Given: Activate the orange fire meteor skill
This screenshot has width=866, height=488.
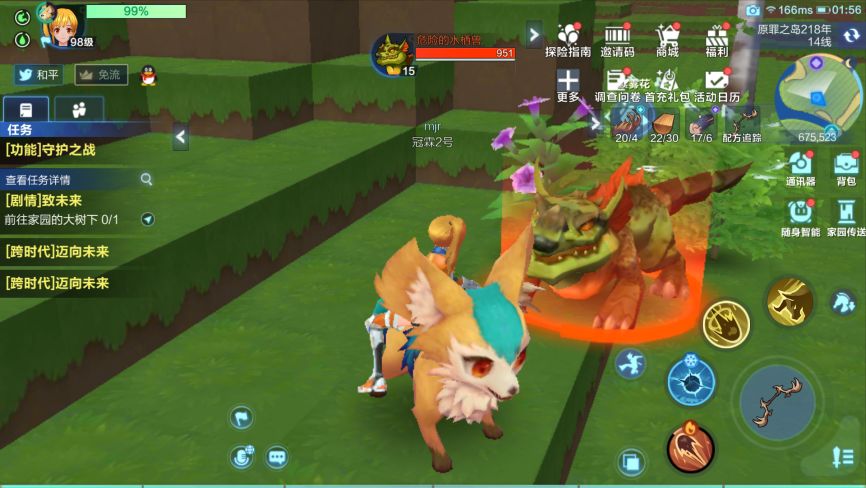Looking at the screenshot, I should [690, 446].
